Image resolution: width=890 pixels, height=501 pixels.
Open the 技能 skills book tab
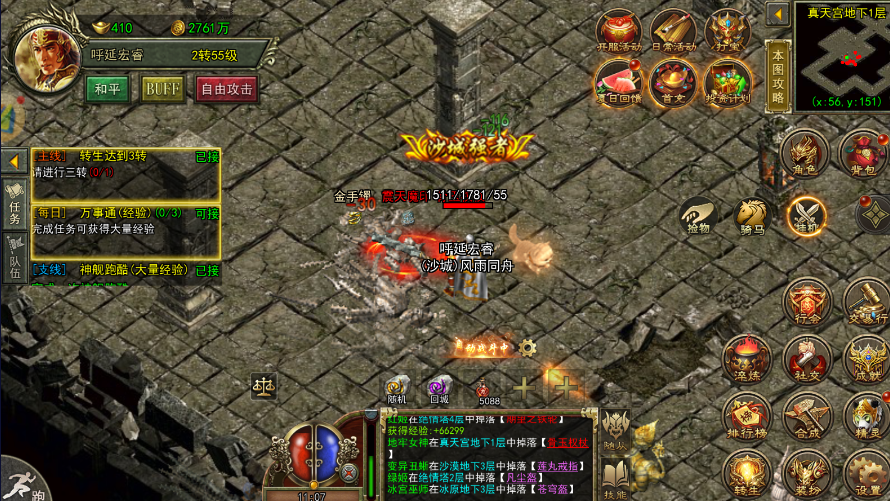point(614,476)
